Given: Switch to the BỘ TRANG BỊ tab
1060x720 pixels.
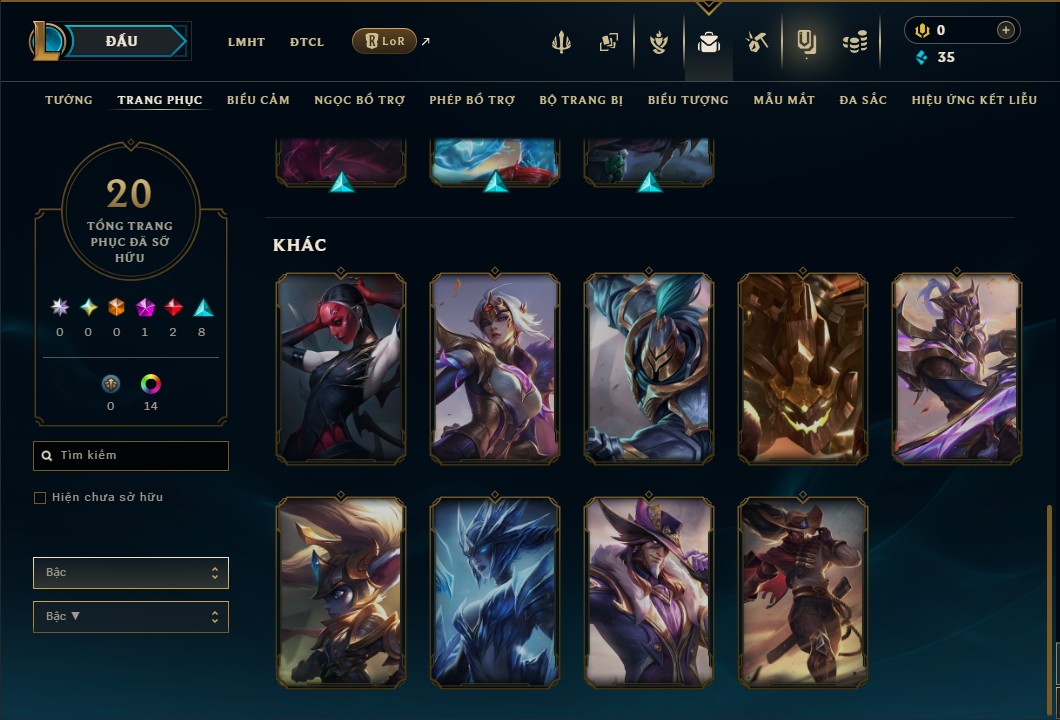Looking at the screenshot, I should 581,100.
